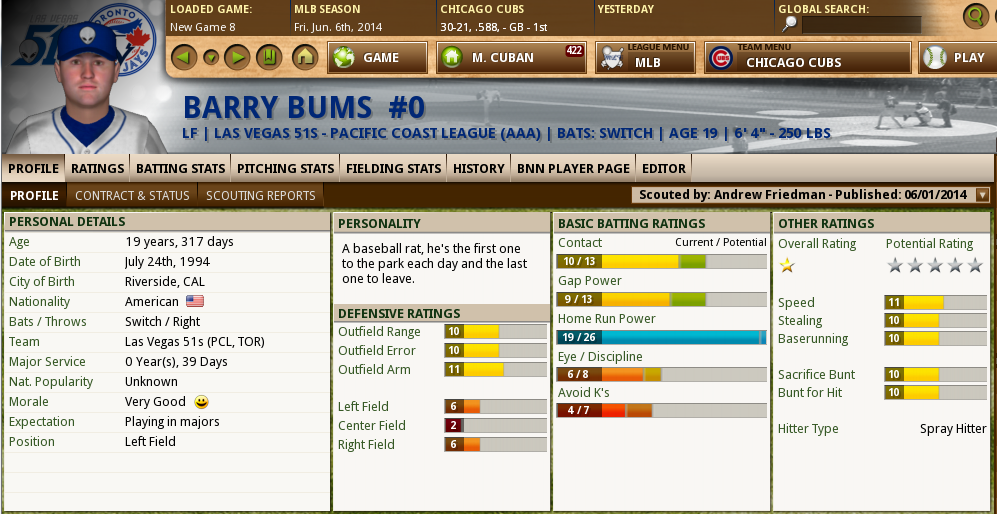The image size is (997, 514).
Task: Open the Chicago Cubs team menu
Action: pos(807,58)
